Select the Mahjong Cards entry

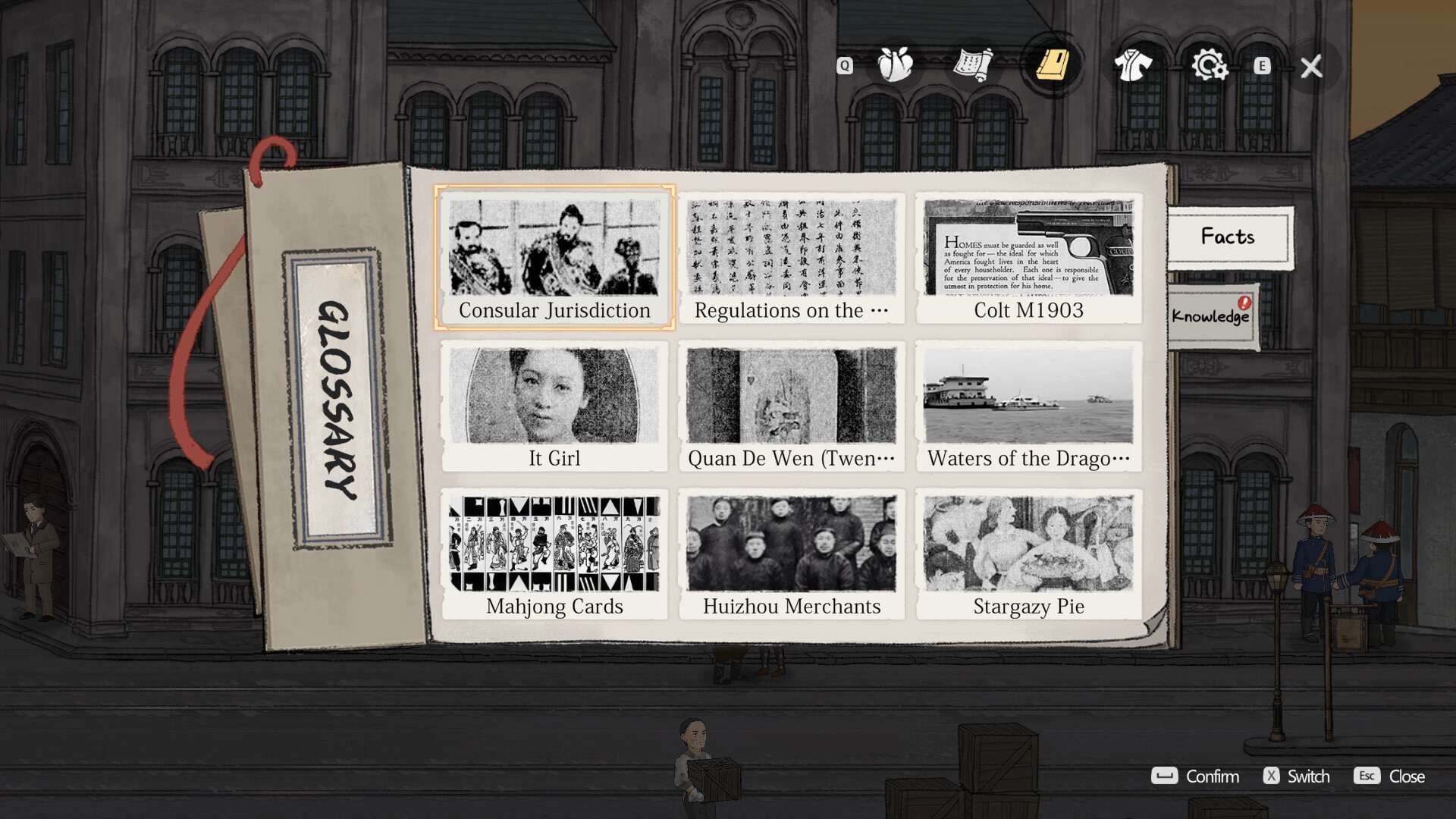[554, 554]
